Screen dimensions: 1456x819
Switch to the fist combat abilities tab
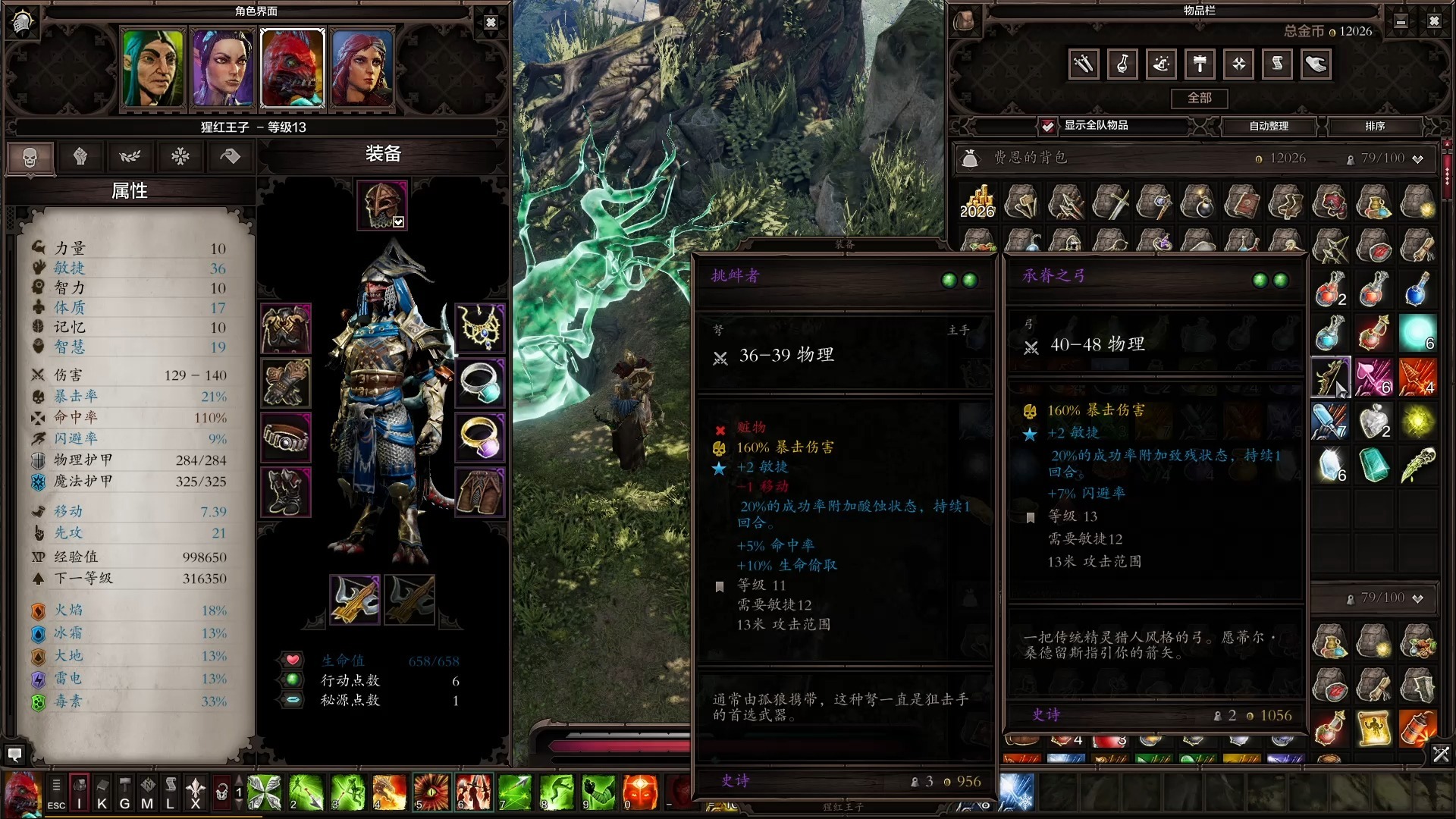point(80,156)
